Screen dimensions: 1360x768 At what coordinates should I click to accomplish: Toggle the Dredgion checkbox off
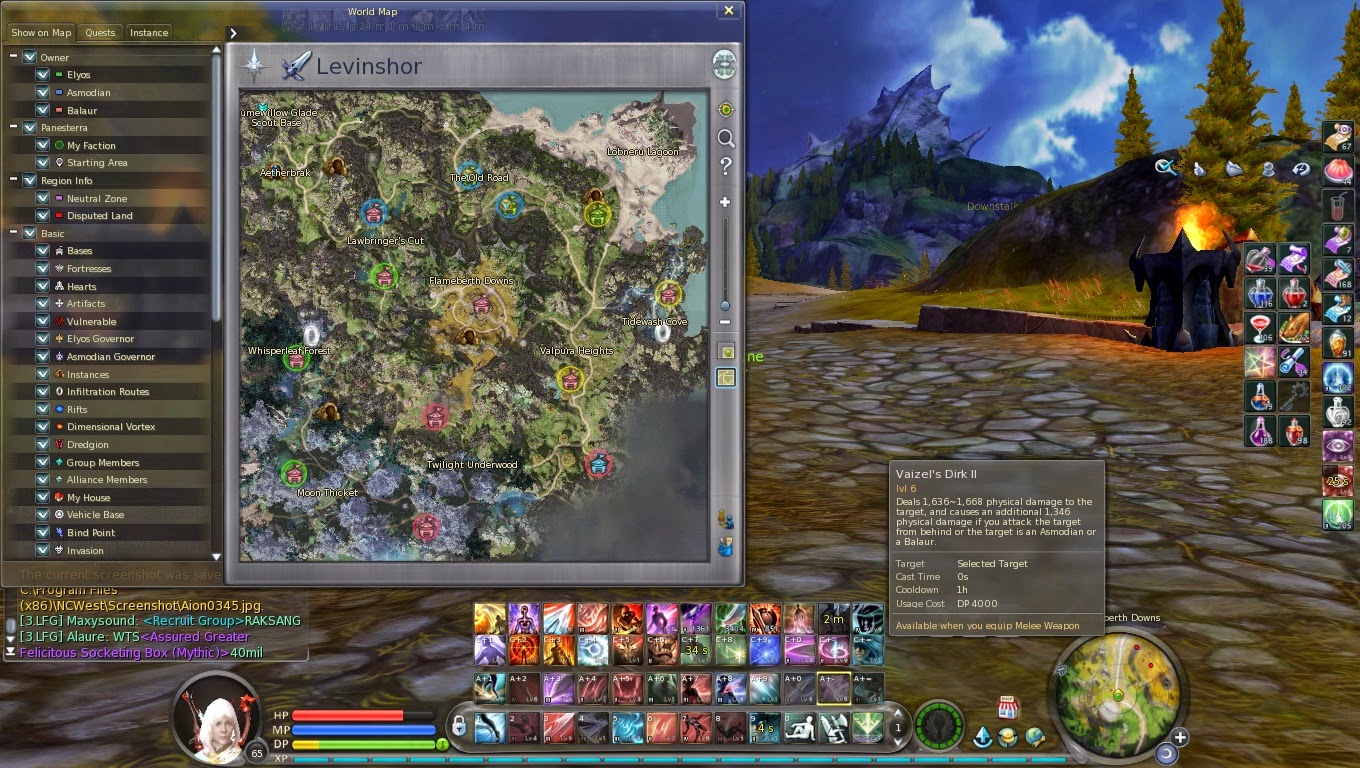coord(41,444)
